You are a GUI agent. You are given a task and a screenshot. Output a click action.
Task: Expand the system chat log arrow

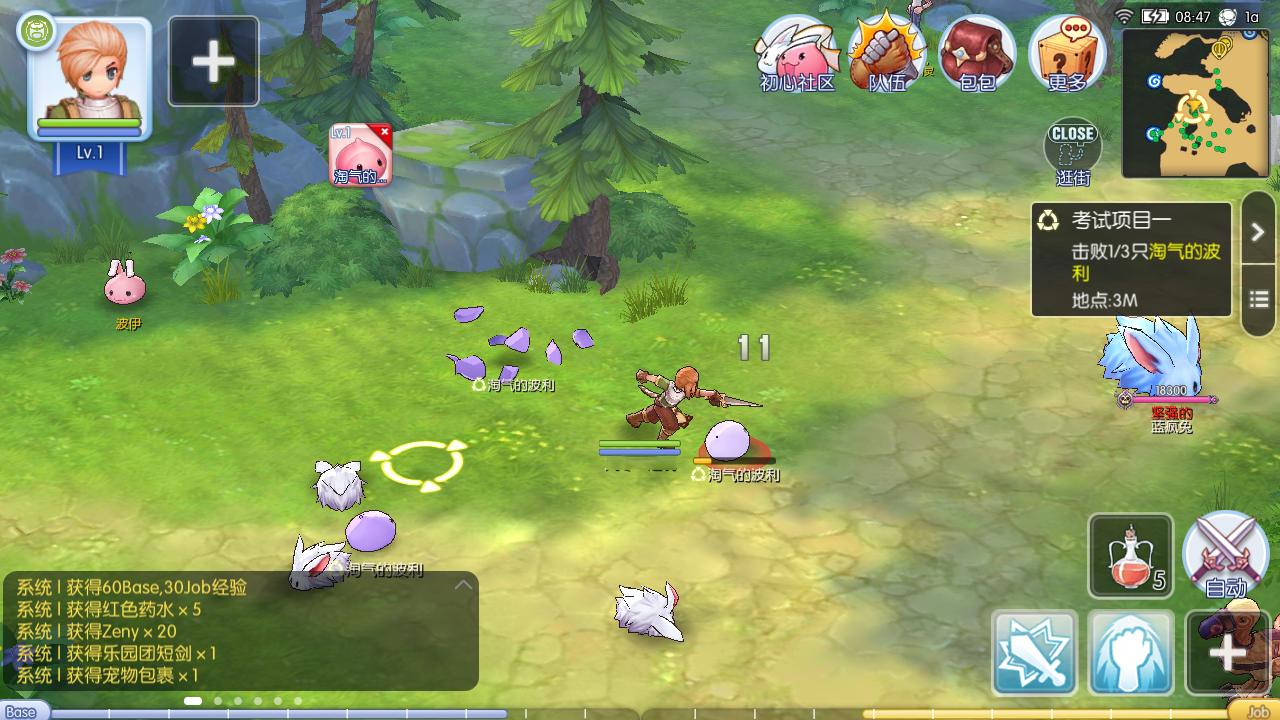pyautogui.click(x=463, y=585)
